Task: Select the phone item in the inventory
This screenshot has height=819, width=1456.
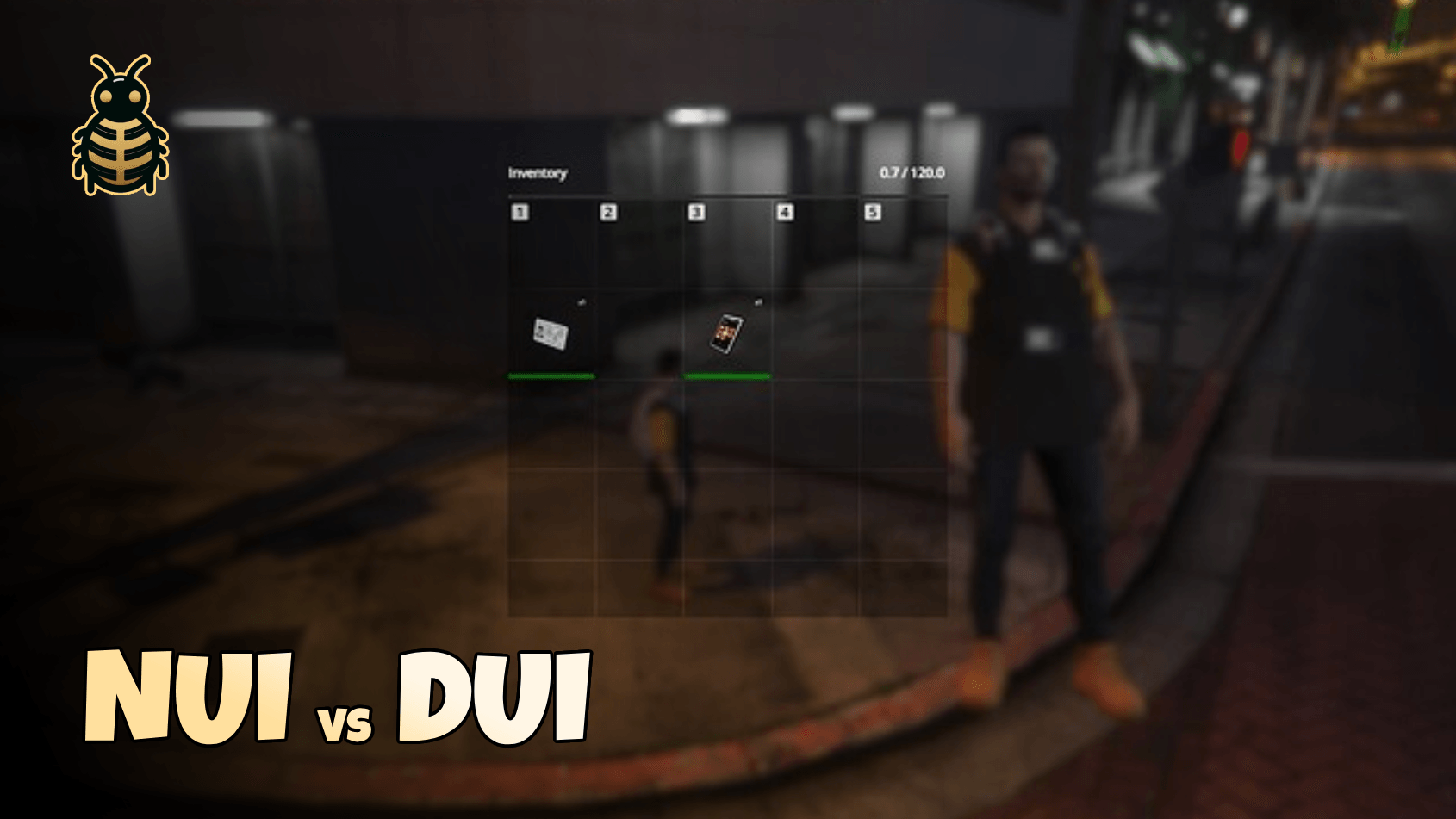Action: pyautogui.click(x=725, y=334)
